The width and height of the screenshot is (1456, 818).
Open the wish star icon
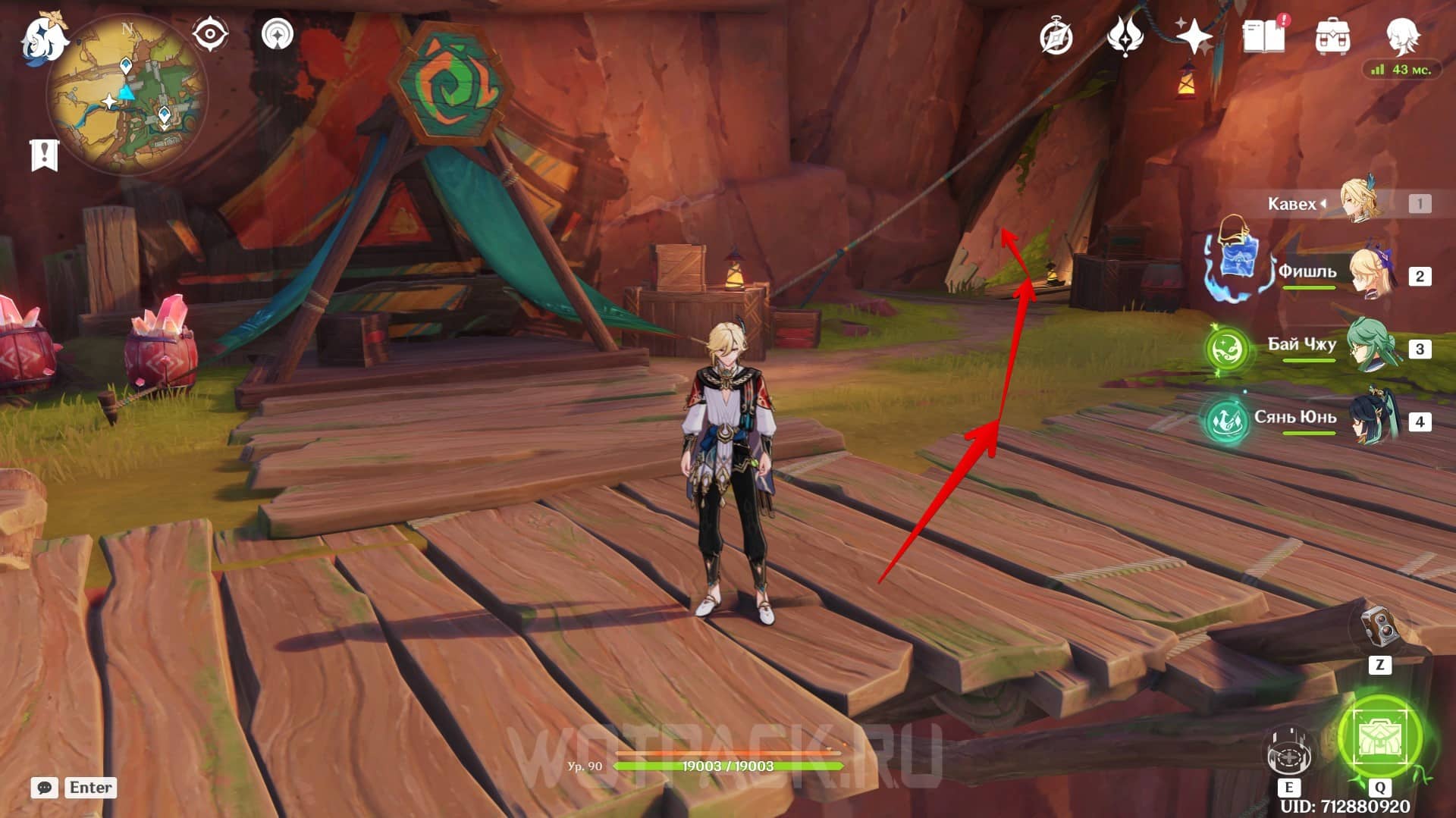1194,36
